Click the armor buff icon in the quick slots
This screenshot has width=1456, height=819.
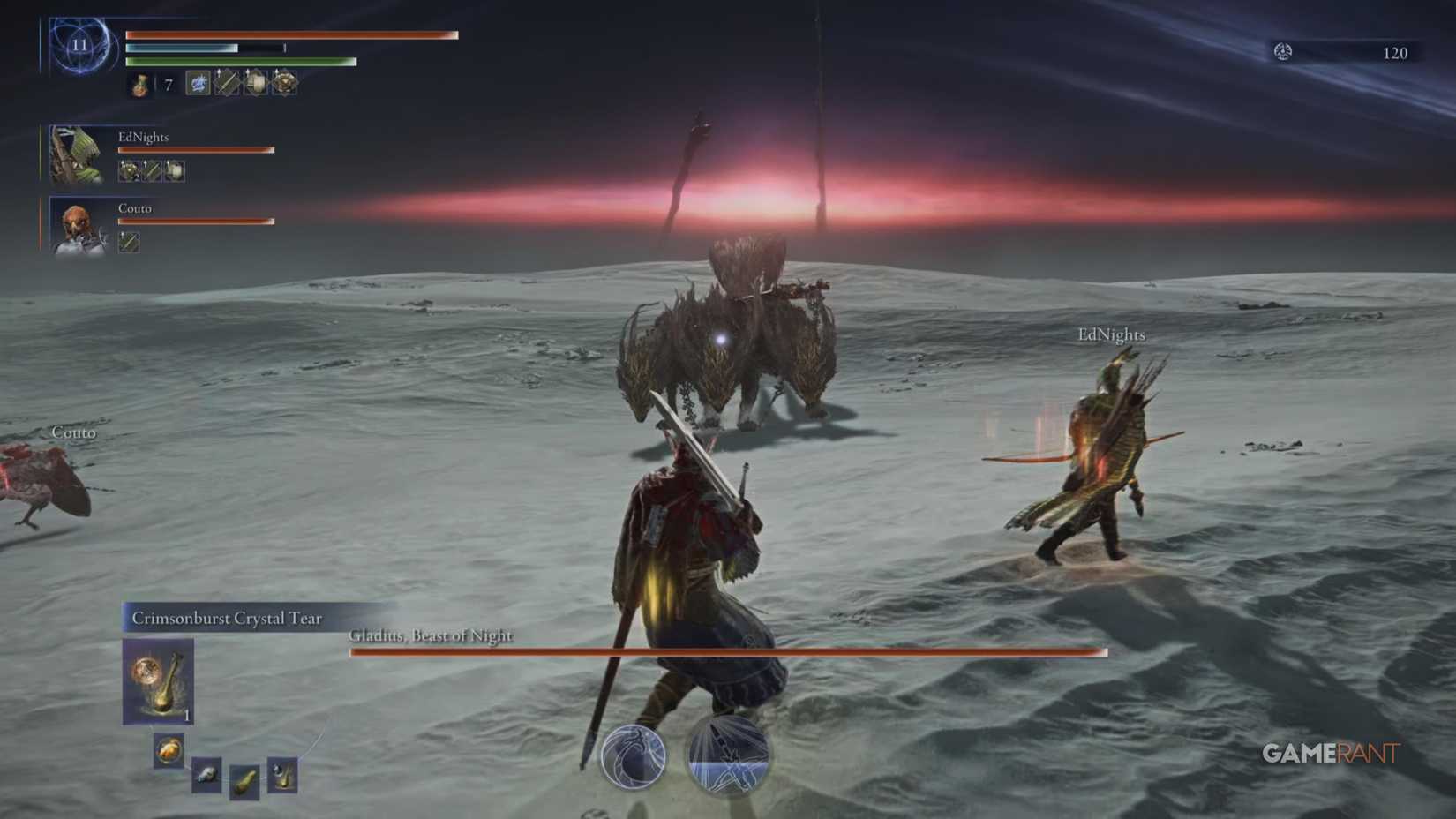256,84
